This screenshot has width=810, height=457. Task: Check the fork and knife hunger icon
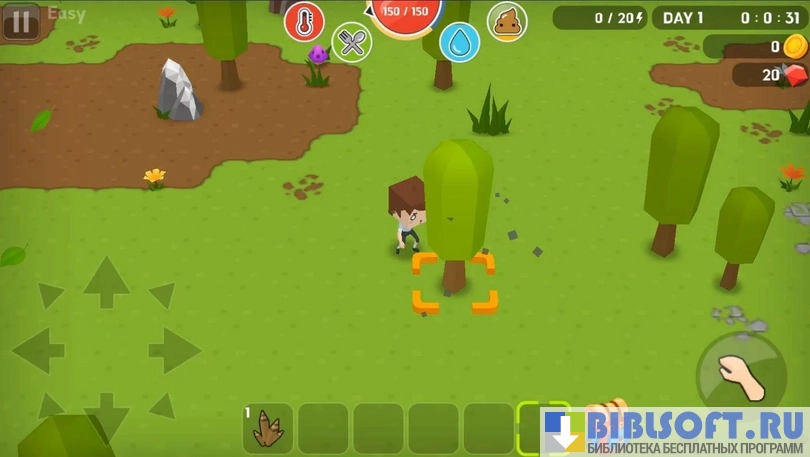click(x=351, y=42)
